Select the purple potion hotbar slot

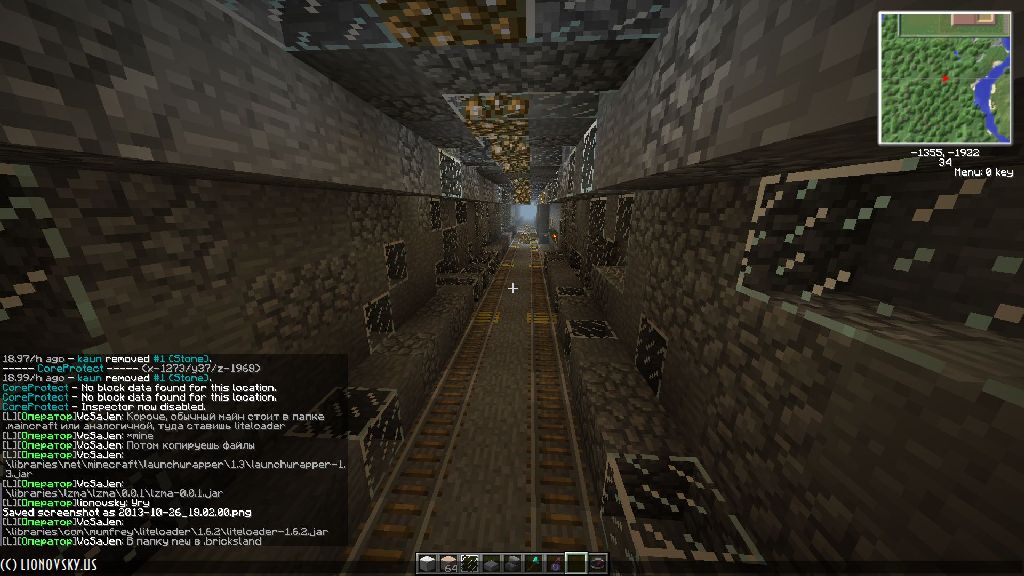555,563
